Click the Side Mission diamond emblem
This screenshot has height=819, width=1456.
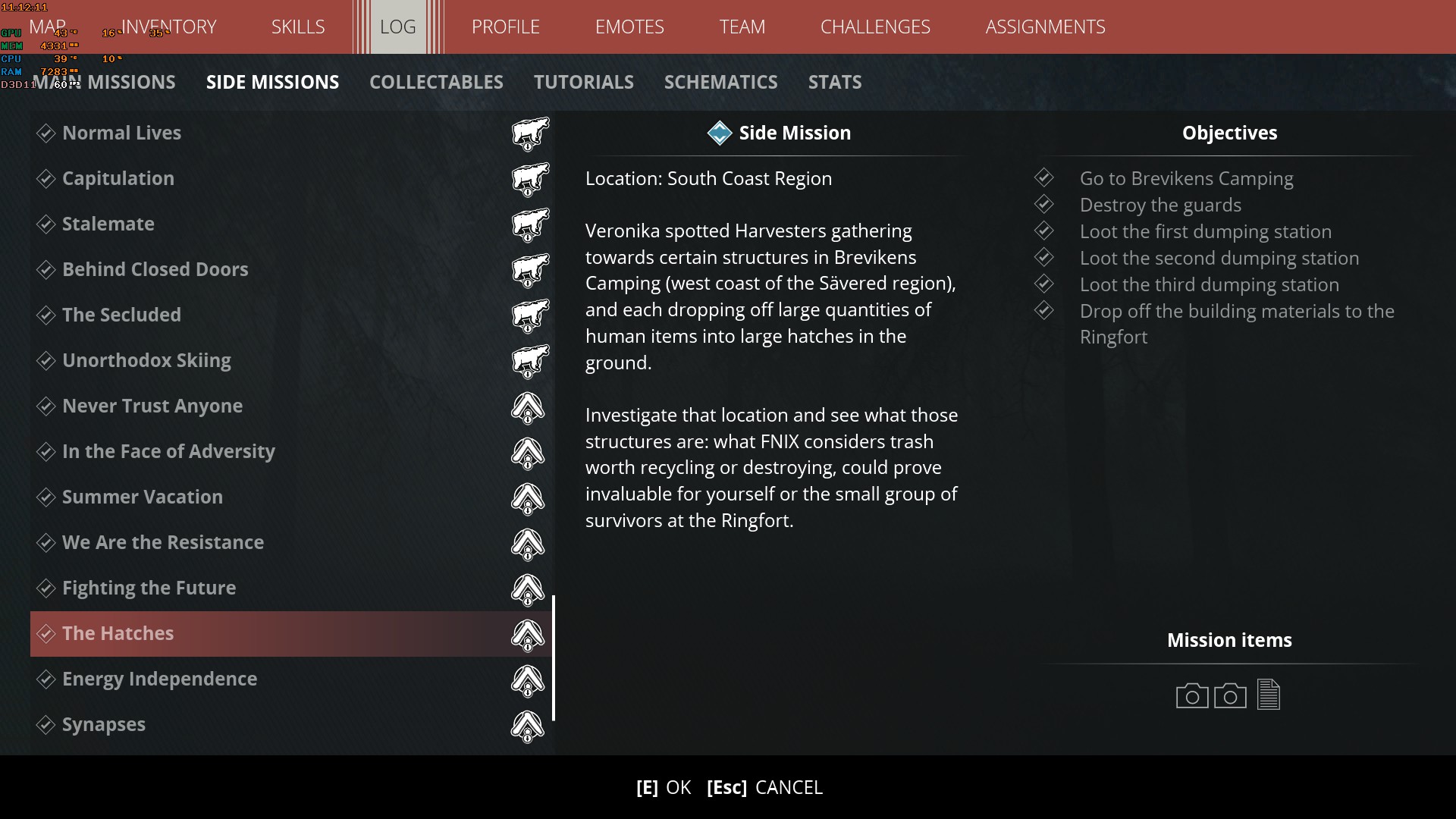[x=719, y=133]
